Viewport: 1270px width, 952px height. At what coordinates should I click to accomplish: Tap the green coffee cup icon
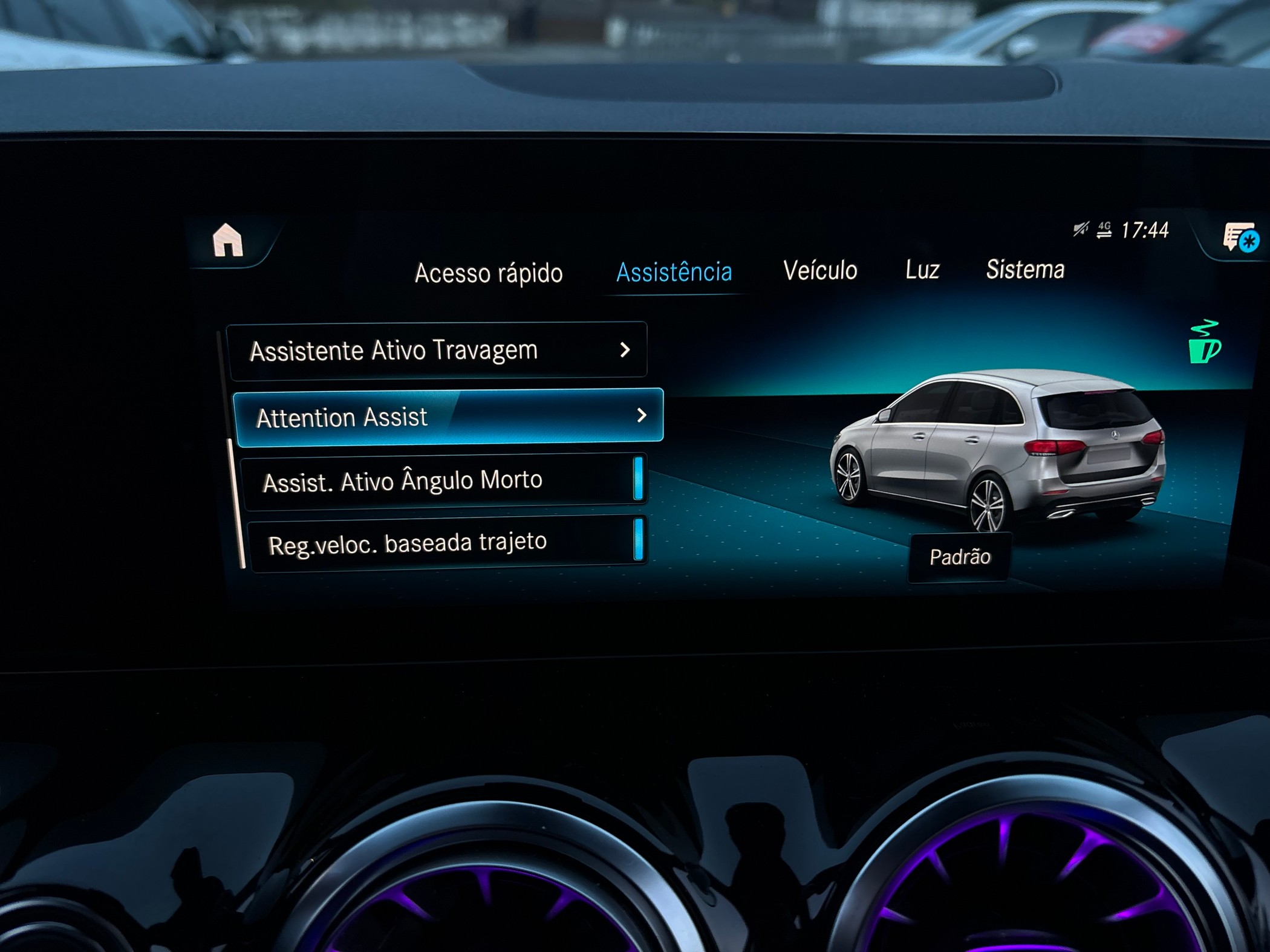coord(1204,343)
